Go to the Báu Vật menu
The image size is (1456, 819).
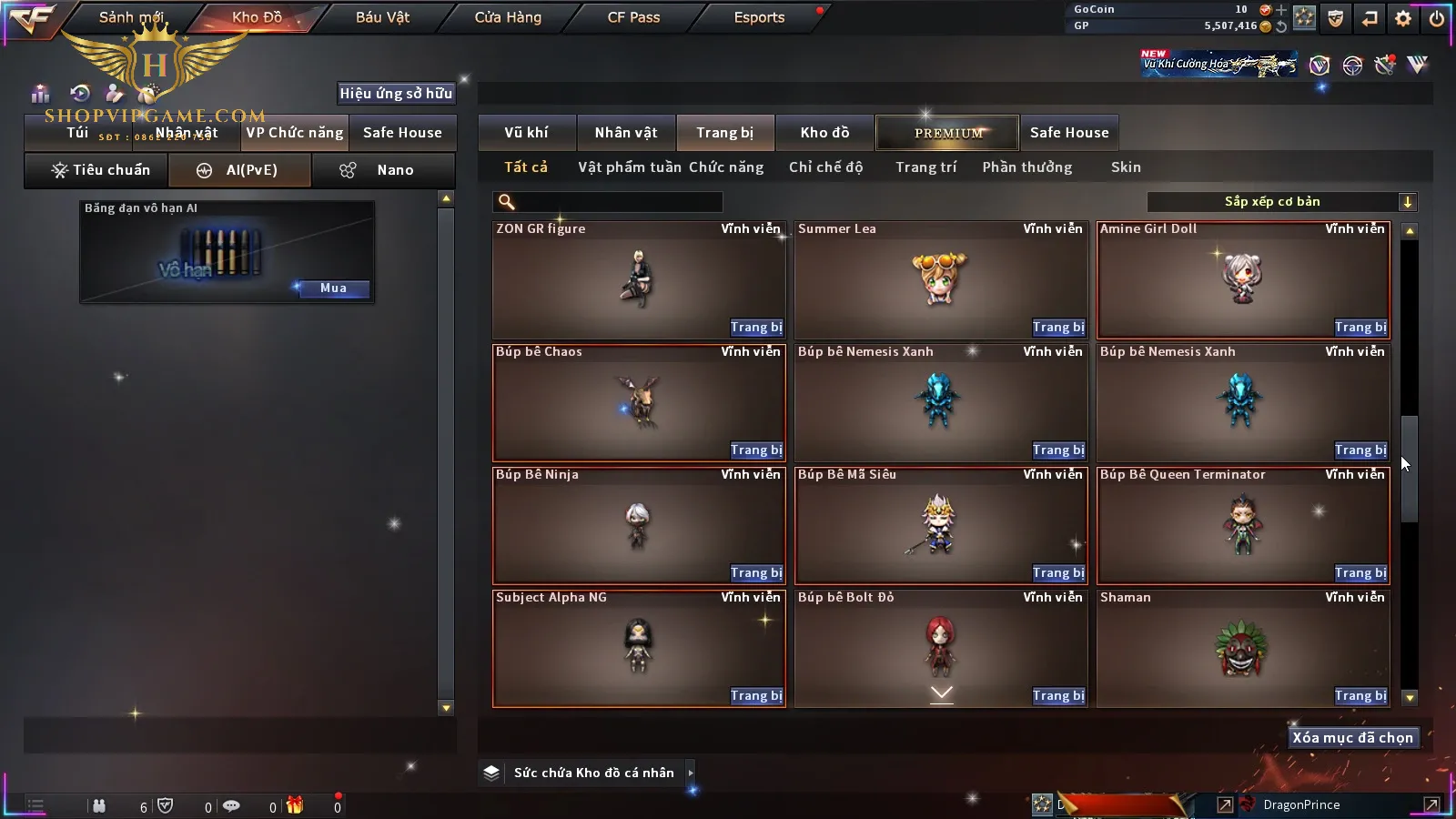click(x=382, y=17)
